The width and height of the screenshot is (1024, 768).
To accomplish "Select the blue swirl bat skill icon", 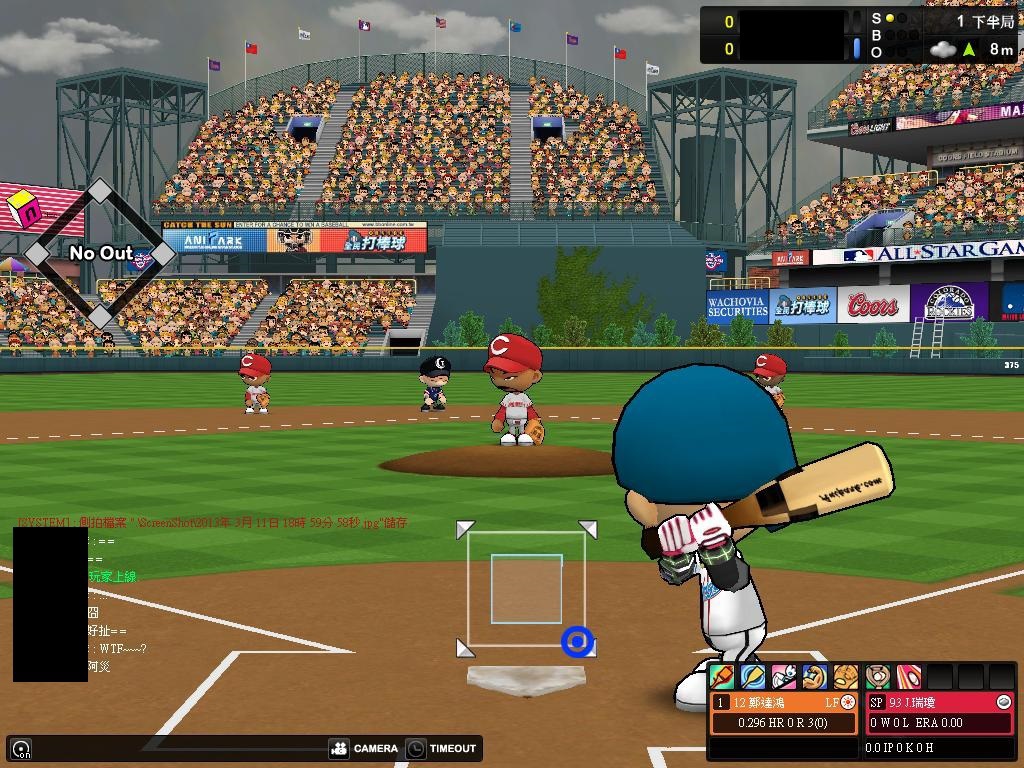I will pyautogui.click(x=753, y=677).
